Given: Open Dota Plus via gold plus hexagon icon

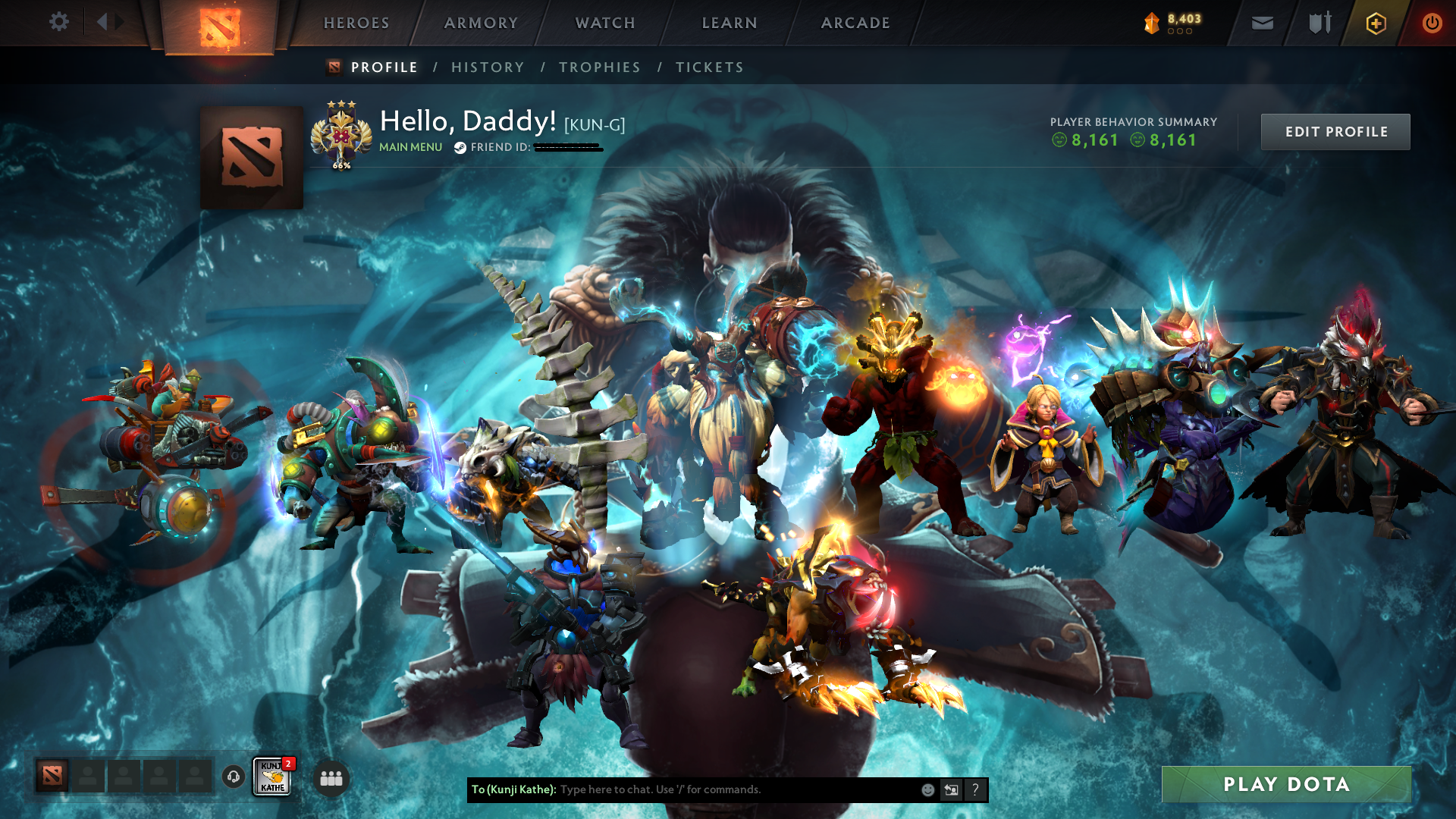Looking at the screenshot, I should (1376, 23).
